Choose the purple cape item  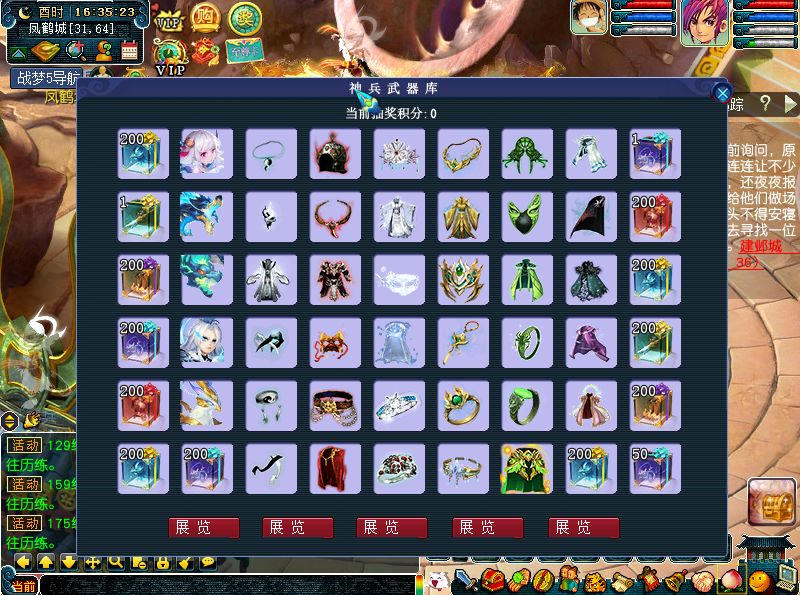point(591,342)
